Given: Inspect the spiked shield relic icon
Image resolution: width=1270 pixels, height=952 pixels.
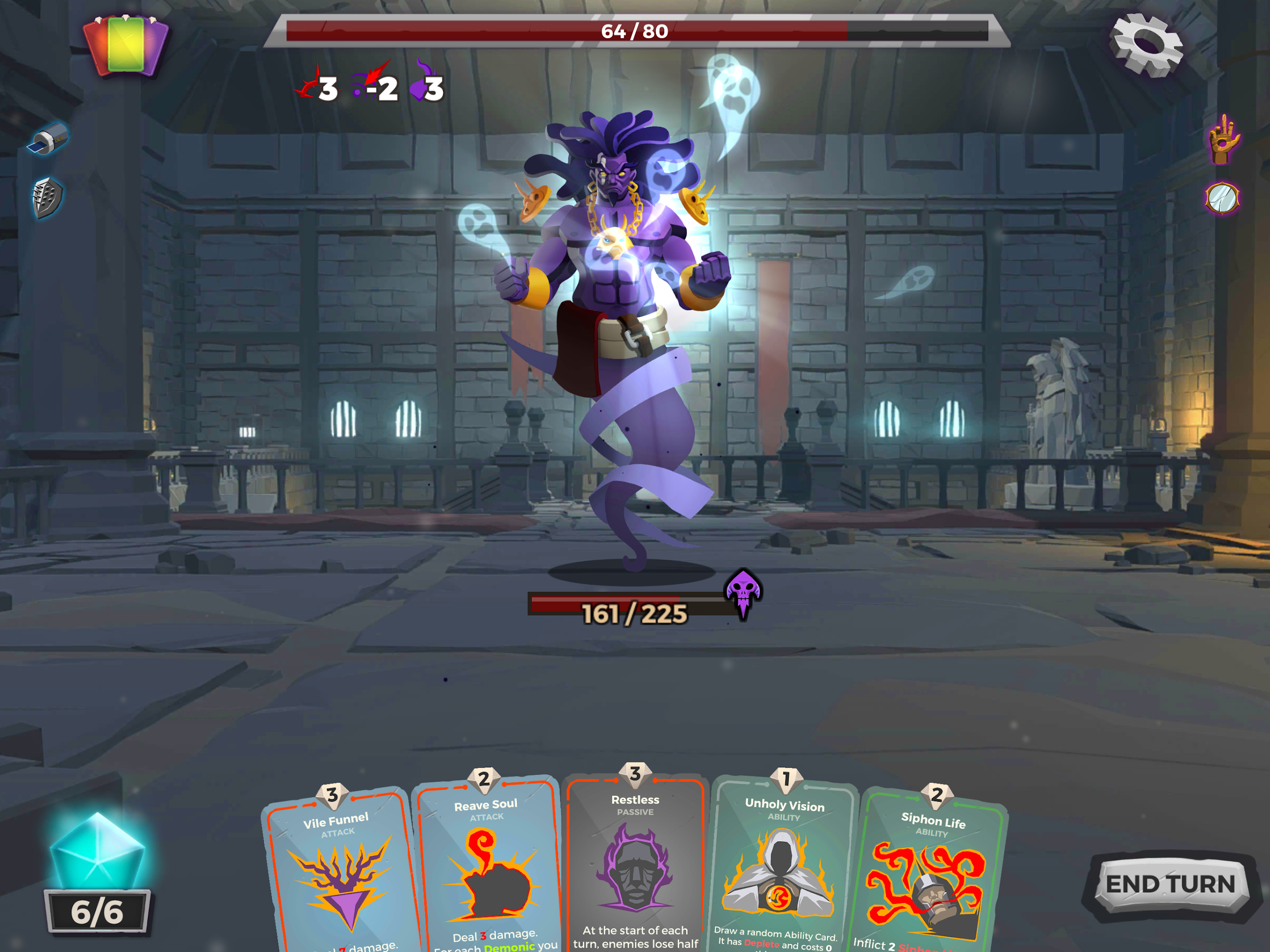Looking at the screenshot, I should click(x=46, y=197).
